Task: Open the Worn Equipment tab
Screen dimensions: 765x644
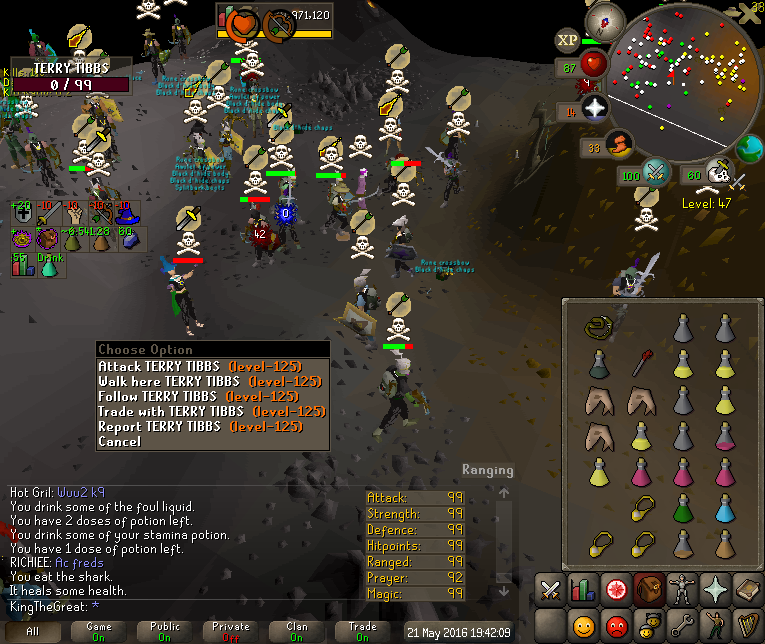Action: (682, 589)
